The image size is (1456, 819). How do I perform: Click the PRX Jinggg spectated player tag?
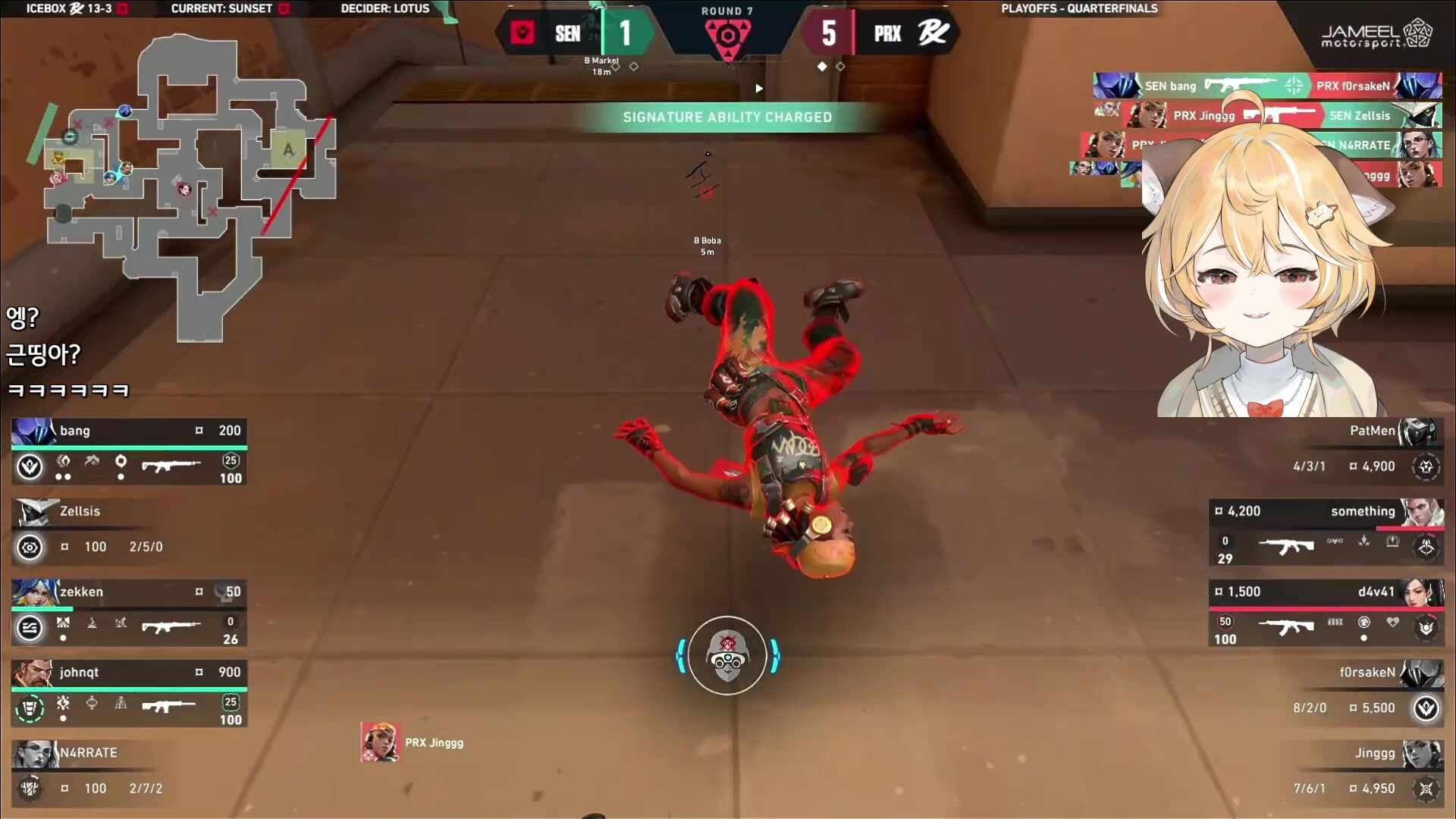coord(413,742)
